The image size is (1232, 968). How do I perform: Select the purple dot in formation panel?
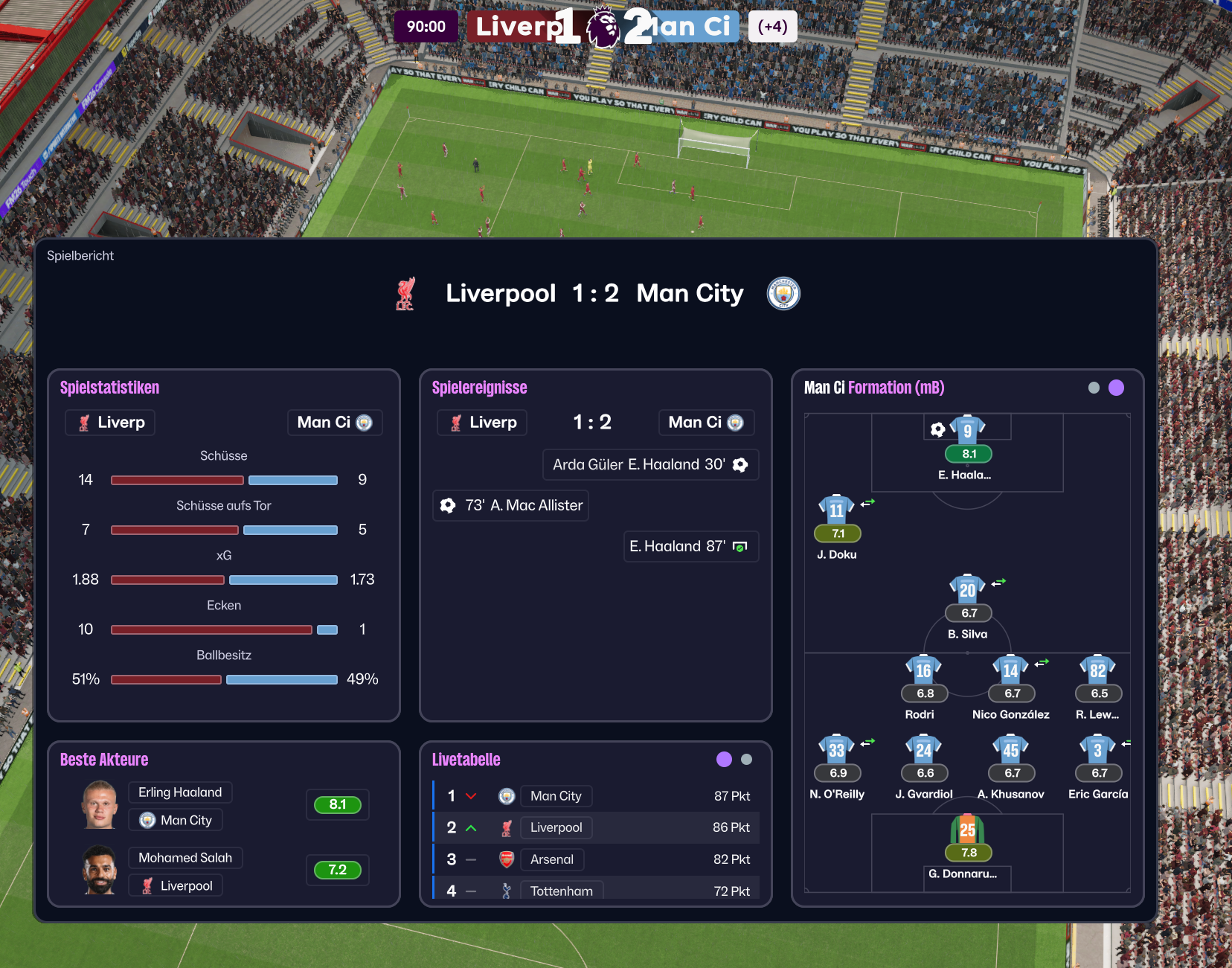[x=1116, y=388]
